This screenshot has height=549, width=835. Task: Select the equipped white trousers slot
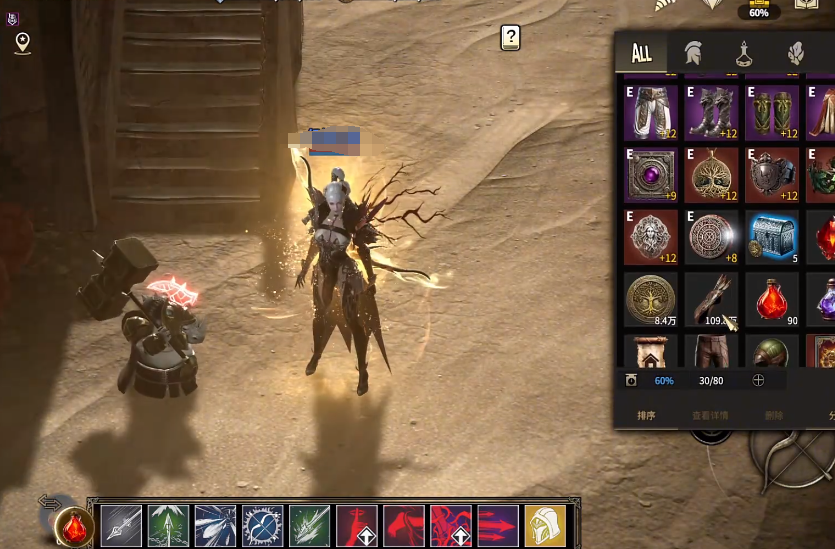pyautogui.click(x=652, y=112)
